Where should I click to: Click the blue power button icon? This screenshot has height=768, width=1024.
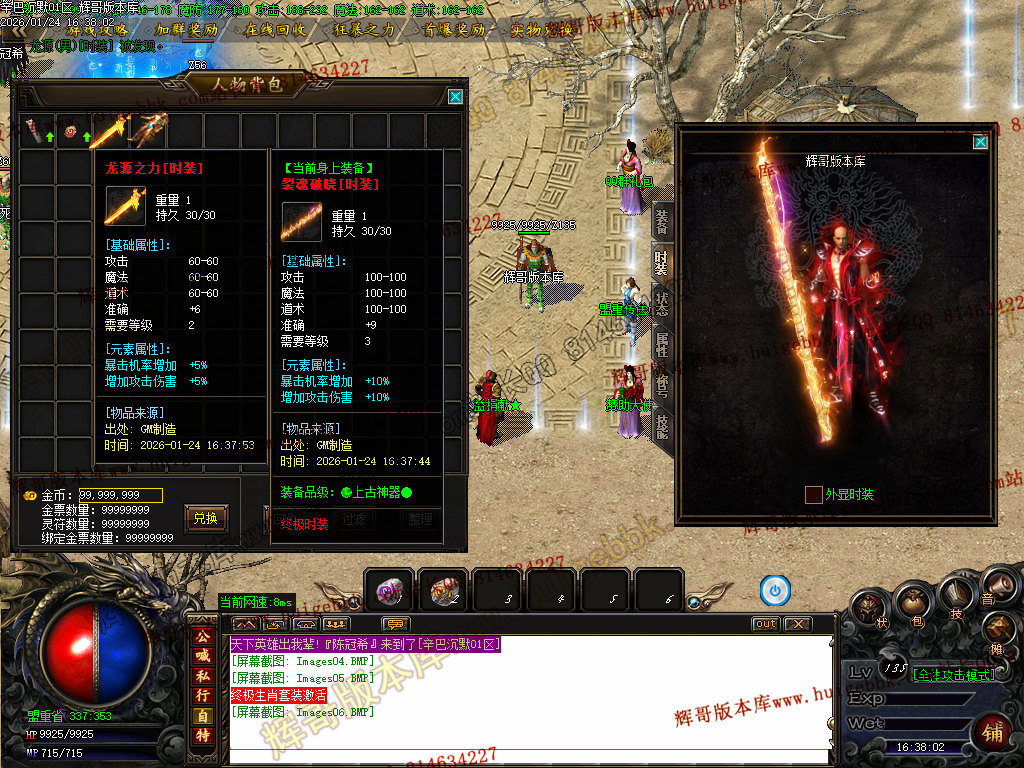pyautogui.click(x=775, y=590)
